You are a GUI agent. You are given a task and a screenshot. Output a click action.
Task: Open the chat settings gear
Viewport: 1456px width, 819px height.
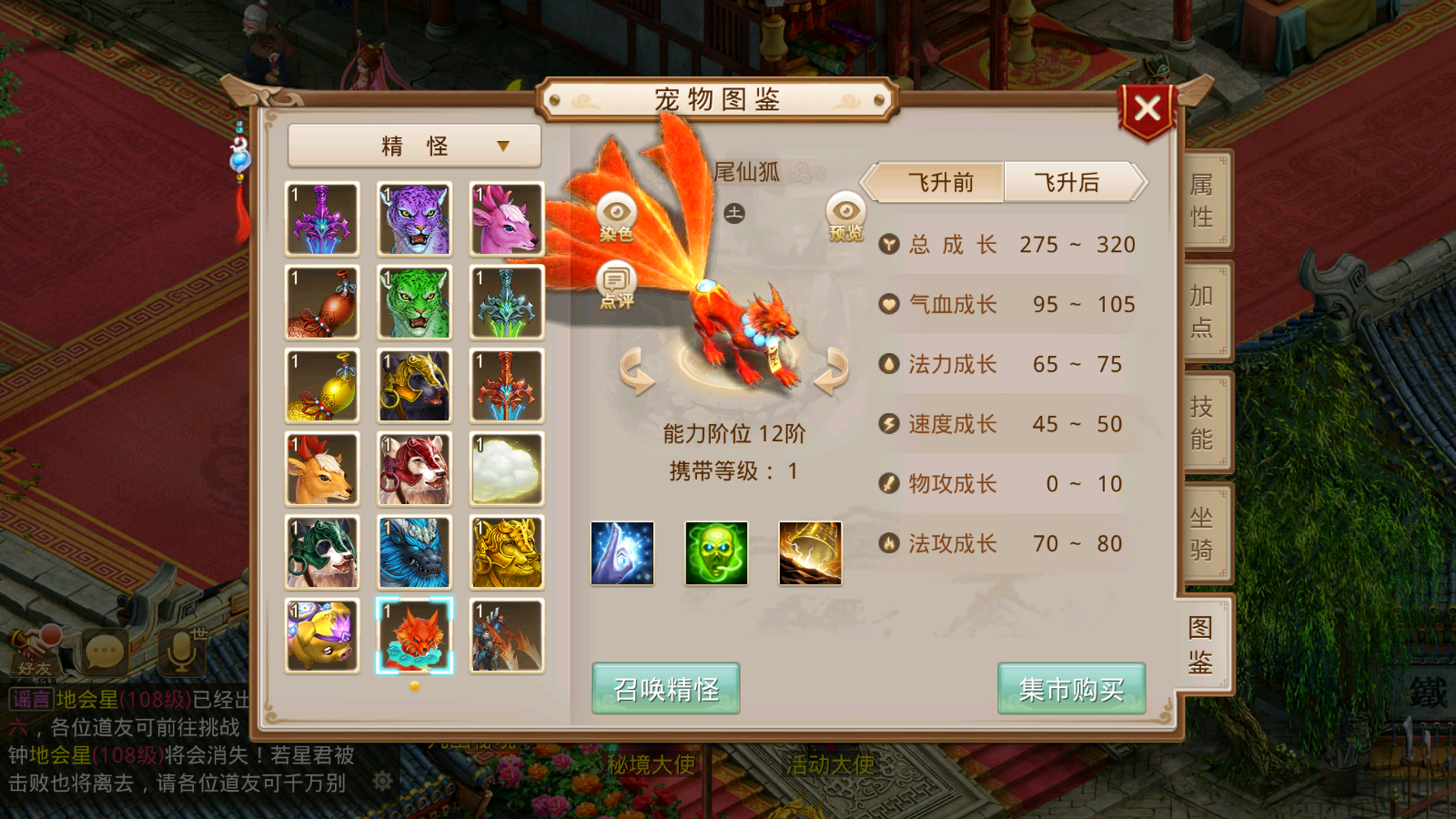pyautogui.click(x=383, y=778)
